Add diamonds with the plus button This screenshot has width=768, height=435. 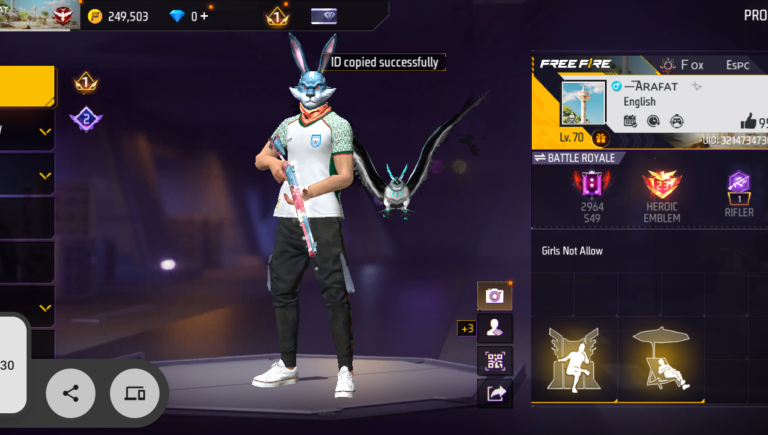click(205, 16)
